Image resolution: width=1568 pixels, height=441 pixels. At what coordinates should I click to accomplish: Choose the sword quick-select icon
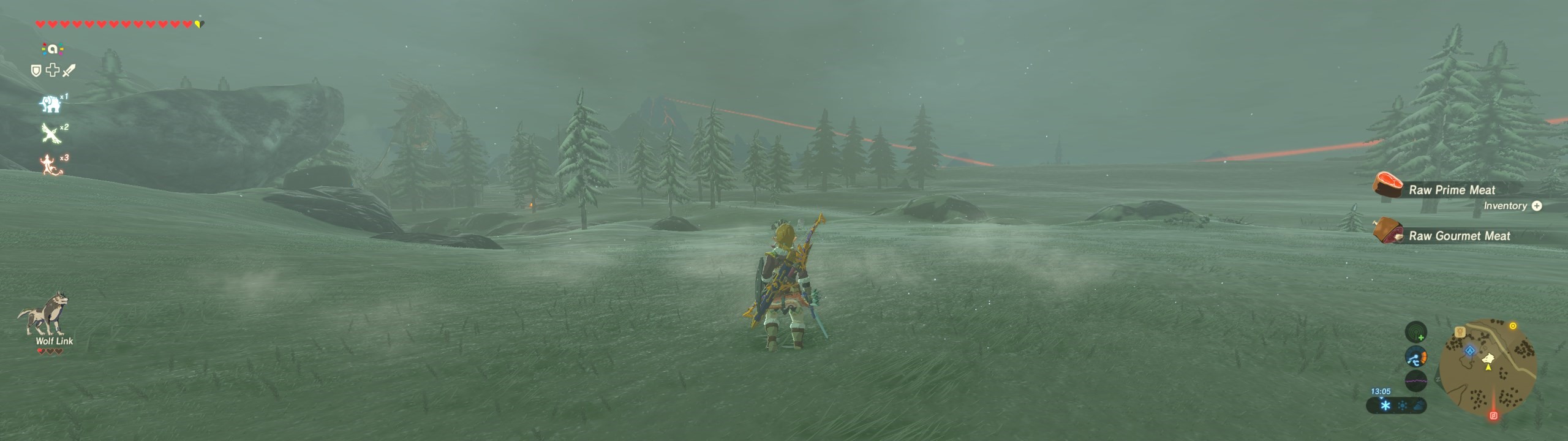69,71
